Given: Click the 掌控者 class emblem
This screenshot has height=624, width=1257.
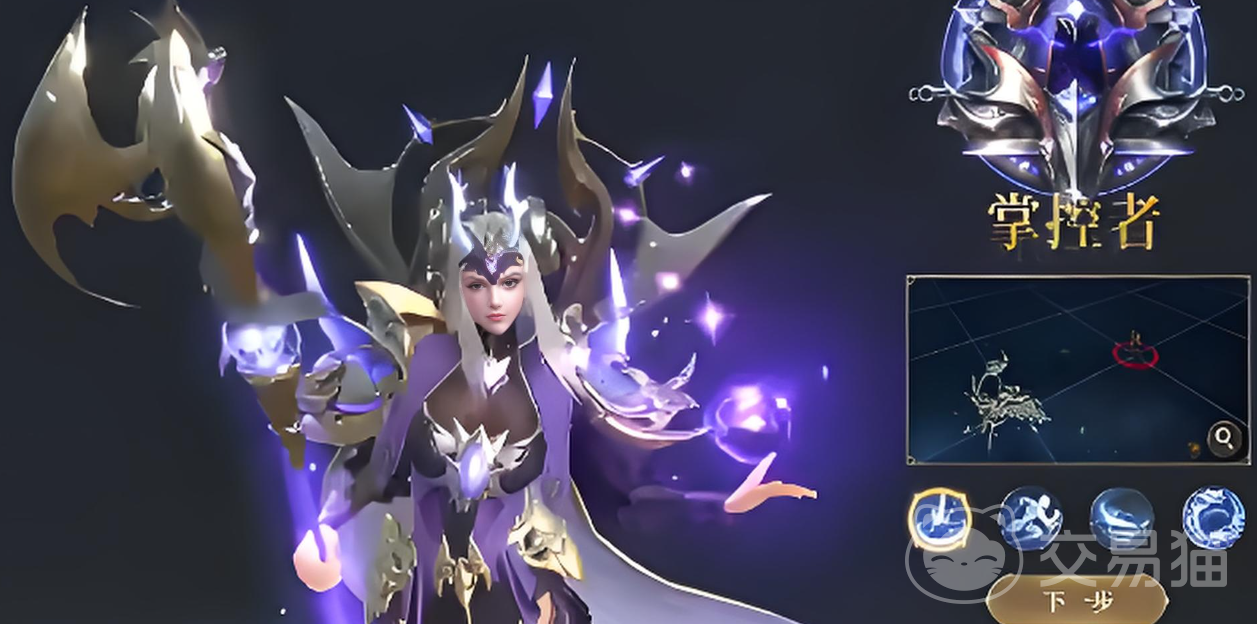Looking at the screenshot, I should click(x=1063, y=95).
